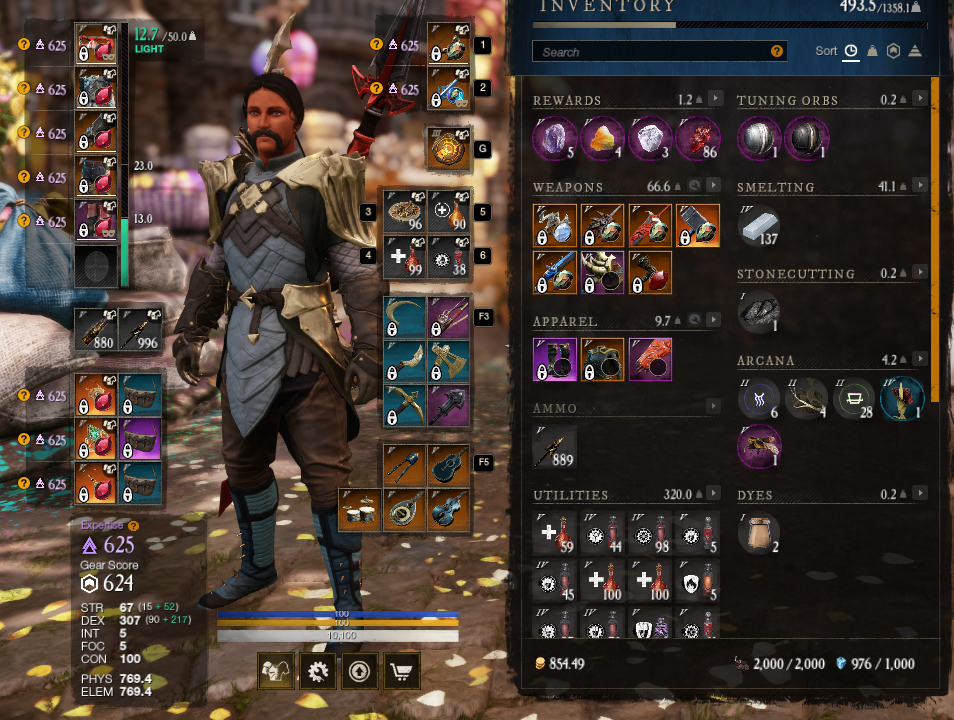Select the stack of 137 ingots under Smelting

point(759,225)
